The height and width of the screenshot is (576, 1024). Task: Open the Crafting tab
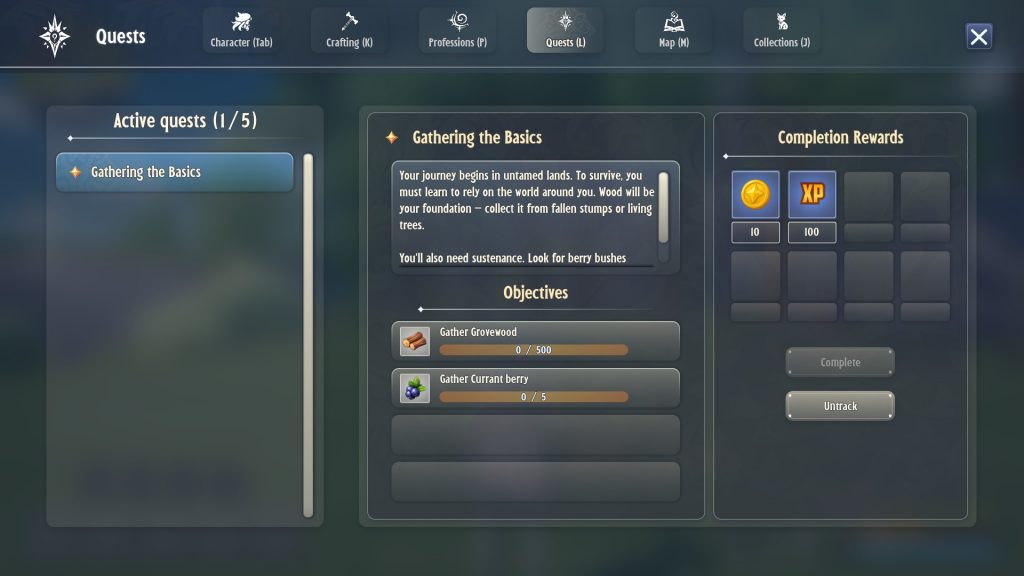coord(349,31)
